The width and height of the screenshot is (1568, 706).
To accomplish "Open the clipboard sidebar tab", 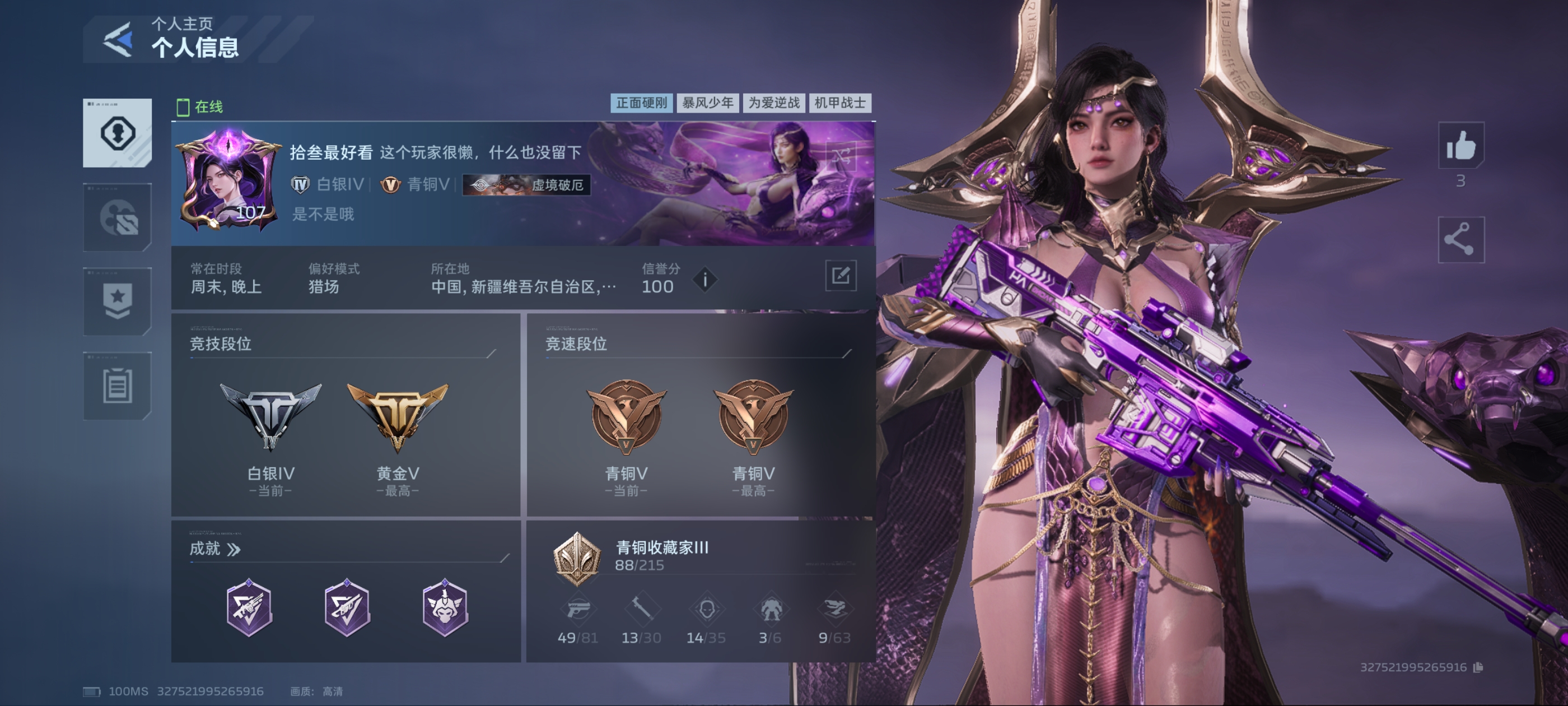I will (x=118, y=385).
